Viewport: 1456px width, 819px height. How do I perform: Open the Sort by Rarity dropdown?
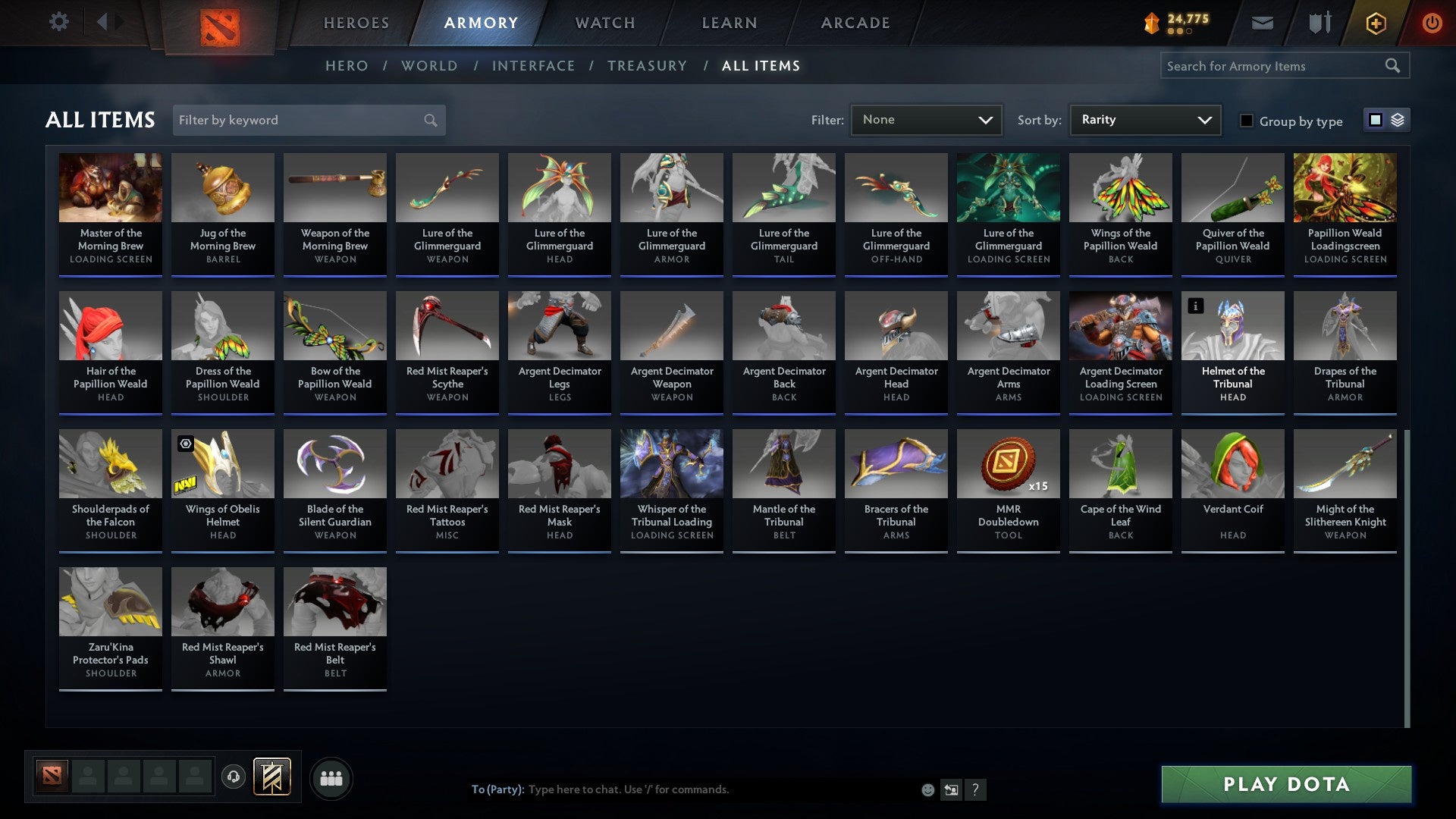(1144, 119)
